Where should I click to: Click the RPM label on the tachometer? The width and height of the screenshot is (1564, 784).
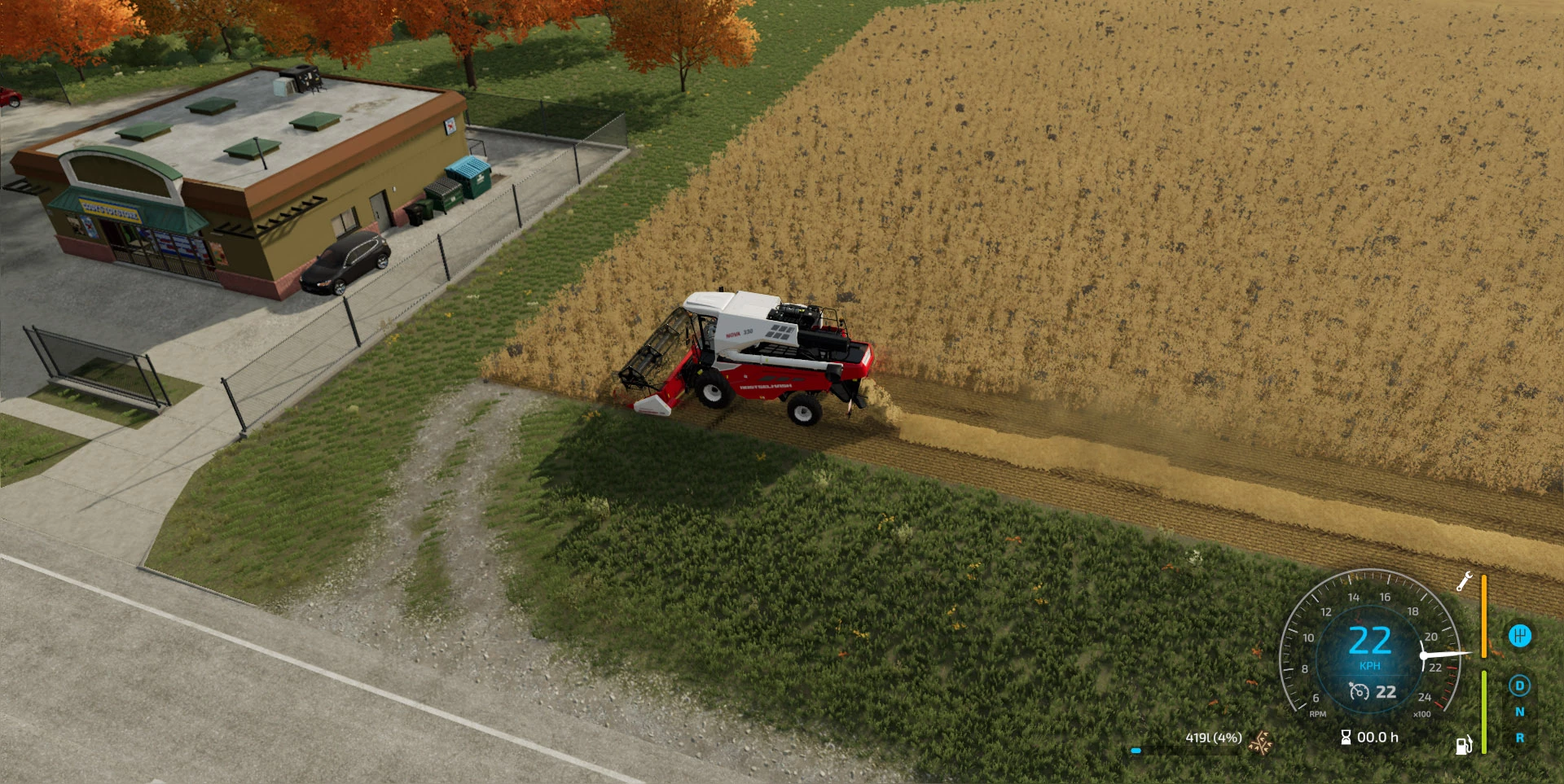coord(1318,713)
